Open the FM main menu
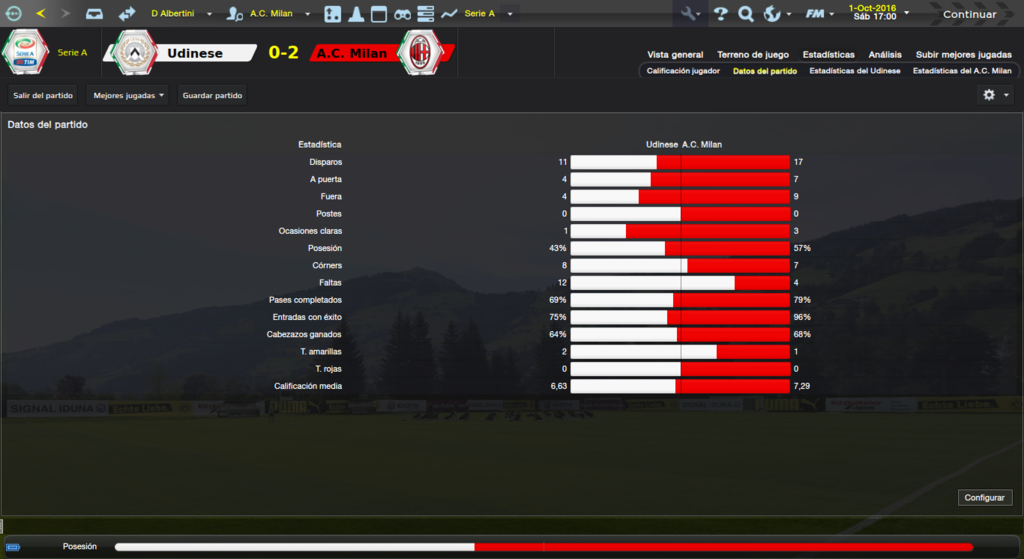 click(819, 14)
